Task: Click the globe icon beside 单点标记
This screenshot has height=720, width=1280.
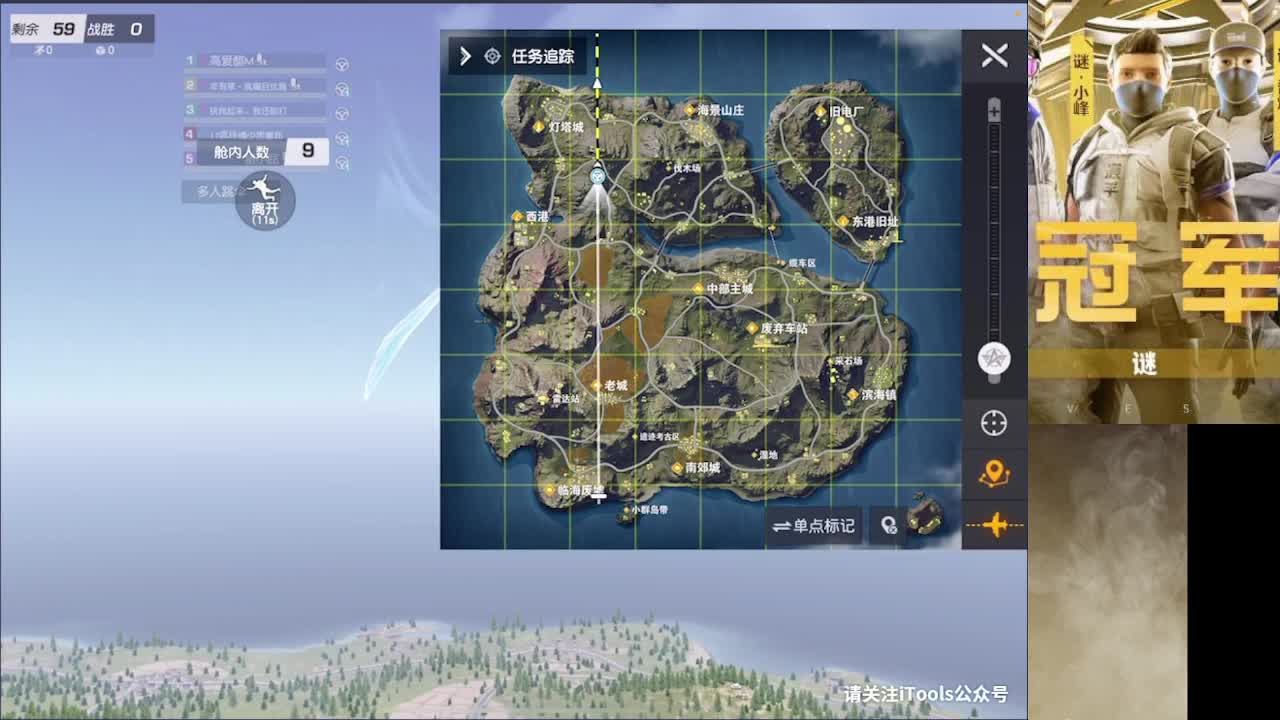Action: coord(889,527)
